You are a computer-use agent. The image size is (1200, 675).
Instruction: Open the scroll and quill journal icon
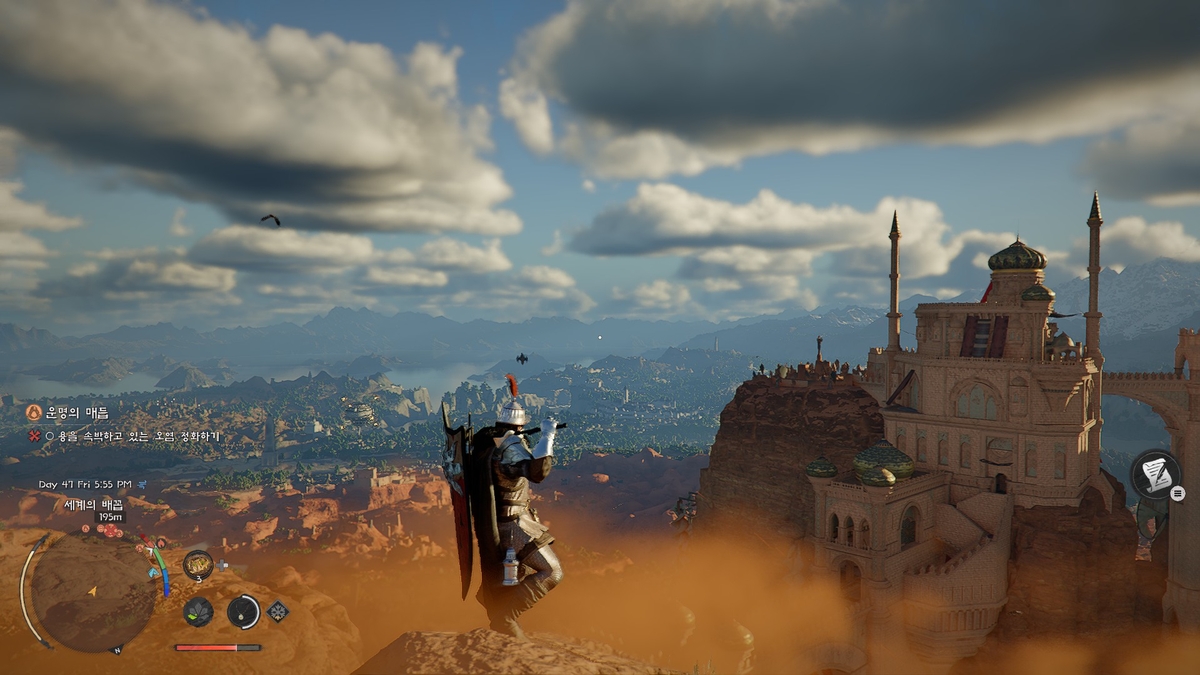click(x=1155, y=474)
